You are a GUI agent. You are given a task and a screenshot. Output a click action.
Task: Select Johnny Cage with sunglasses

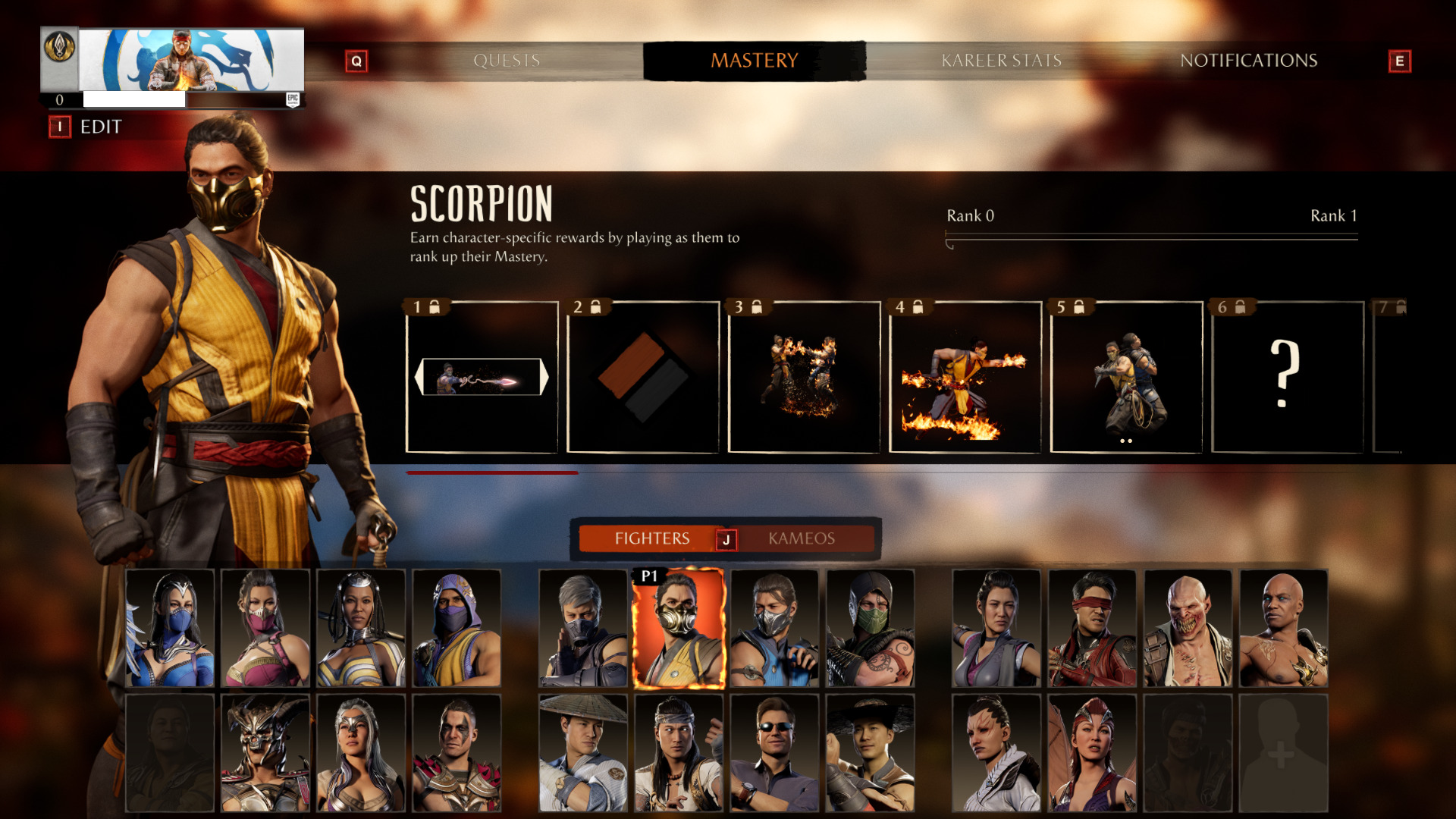774,753
